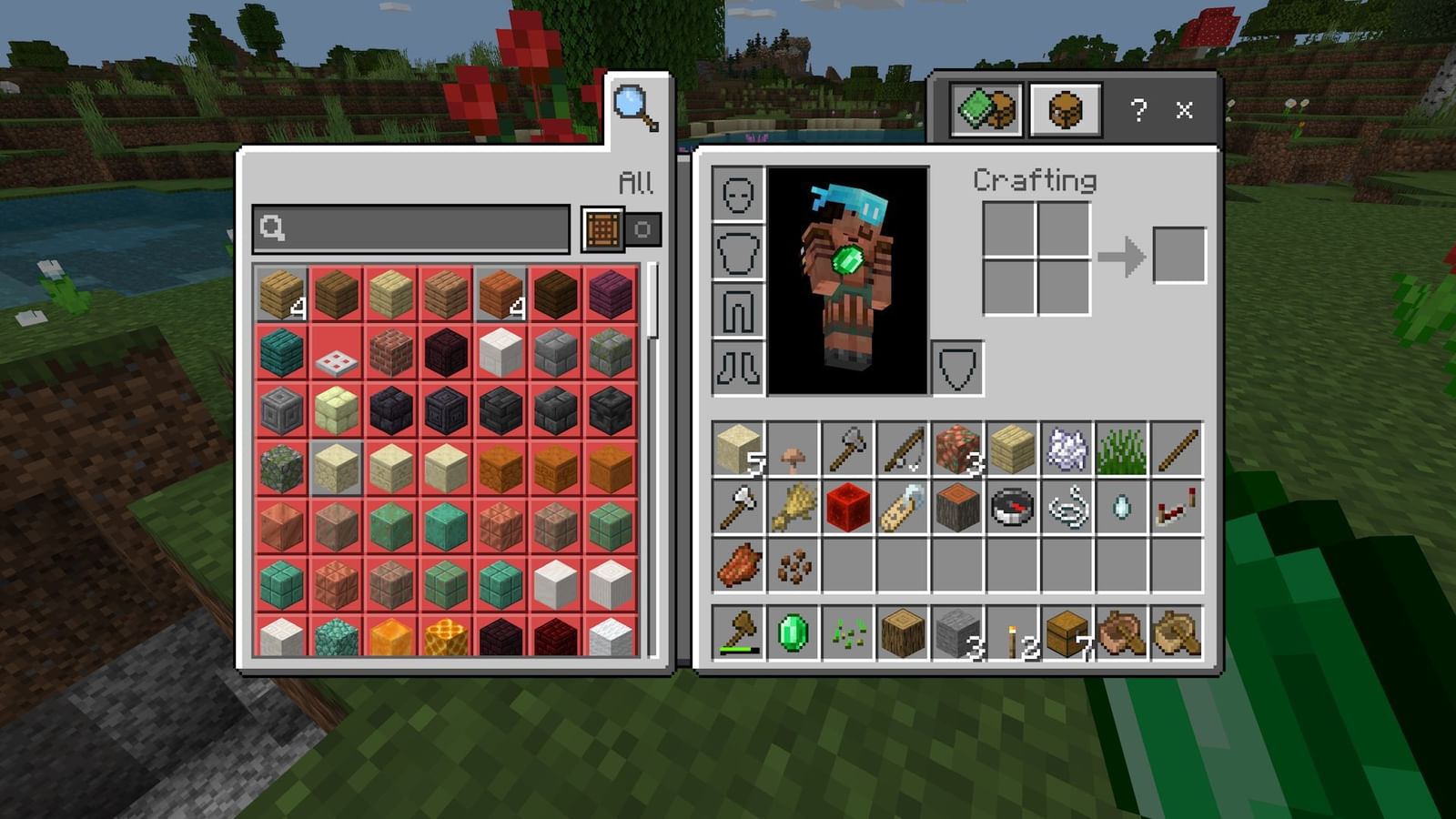Open the help question mark button
The width and height of the screenshot is (1456, 819).
coord(1136,111)
